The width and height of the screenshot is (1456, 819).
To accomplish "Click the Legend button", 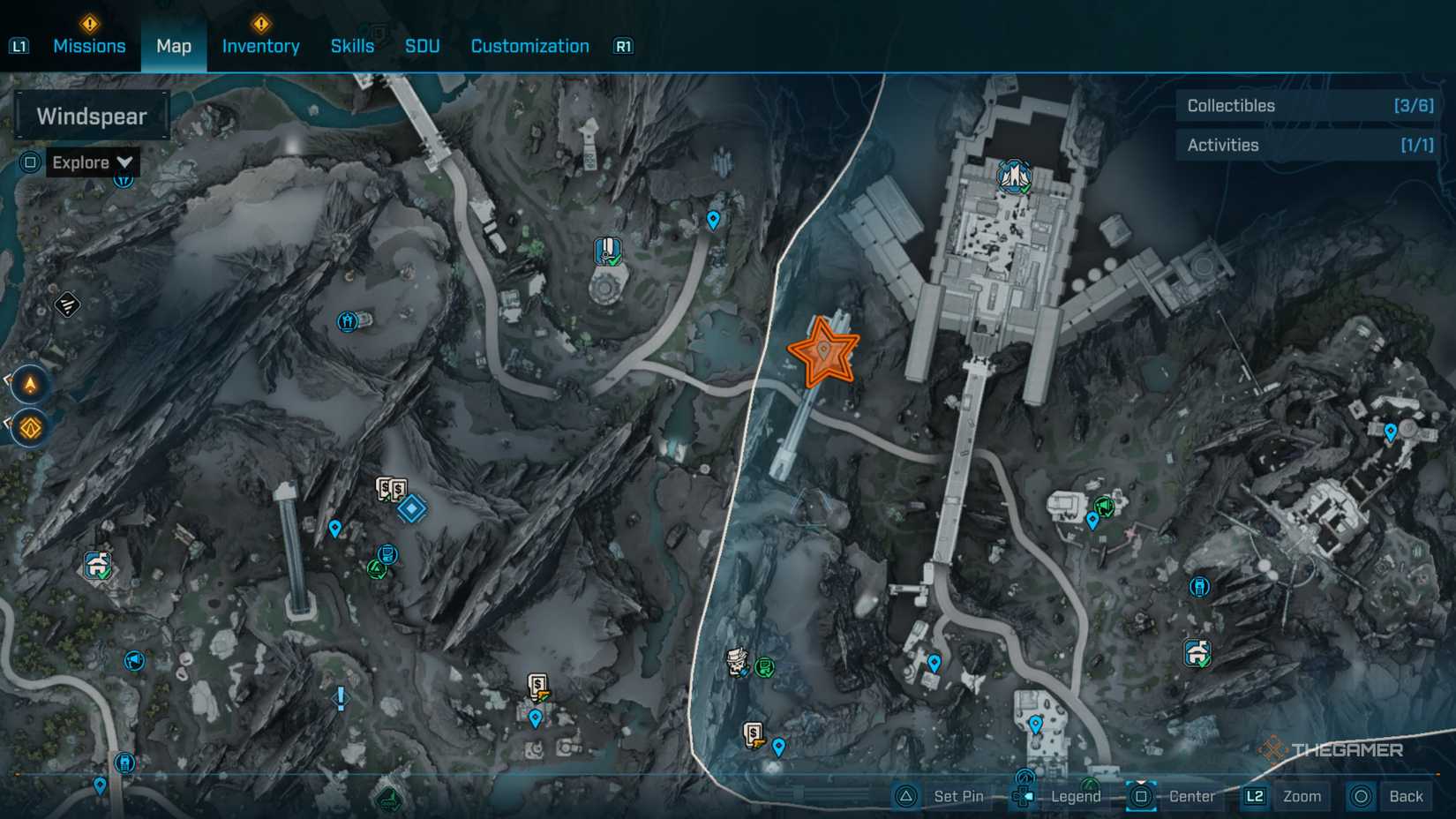I will pos(1075,796).
